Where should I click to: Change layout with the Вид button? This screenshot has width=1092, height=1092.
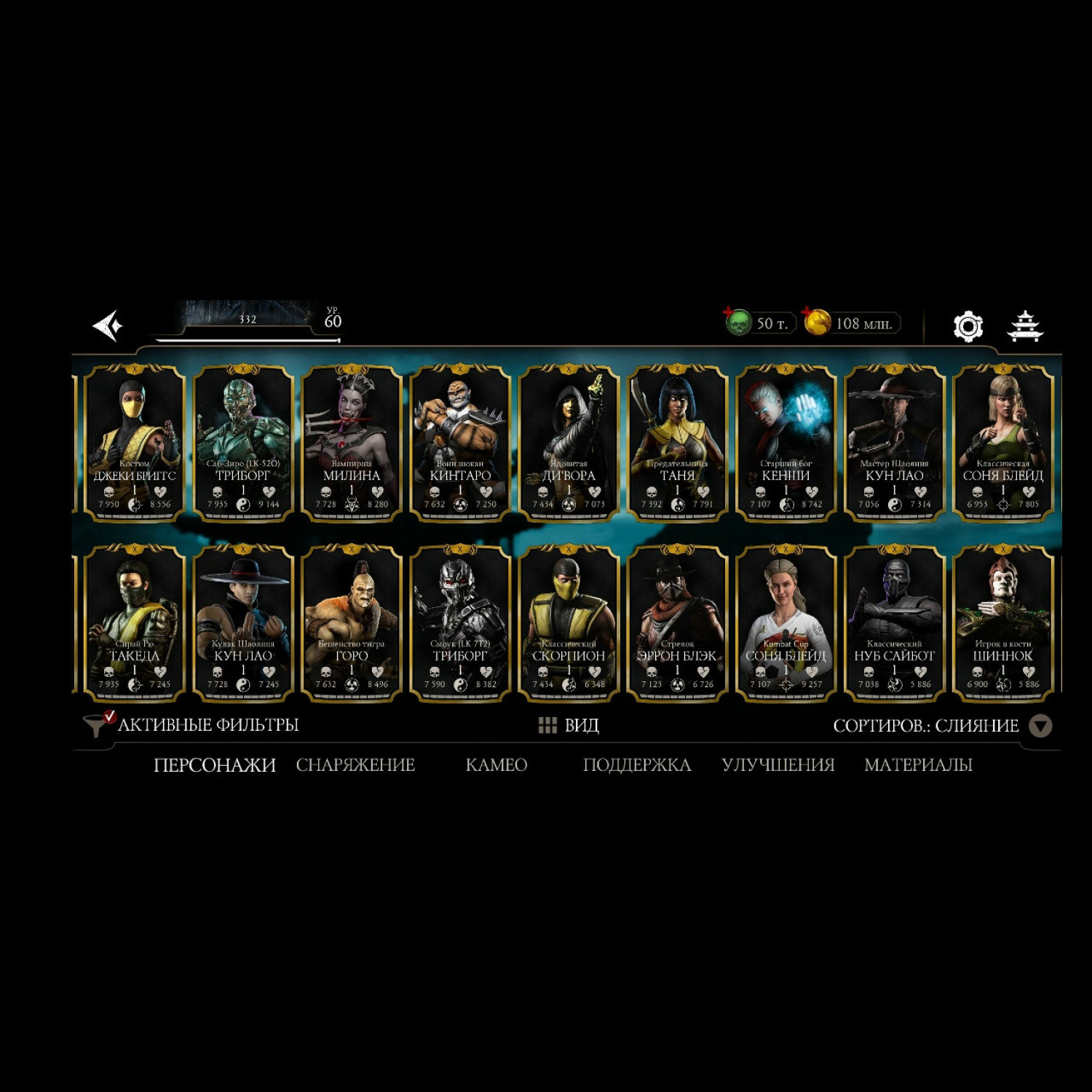coord(569,725)
